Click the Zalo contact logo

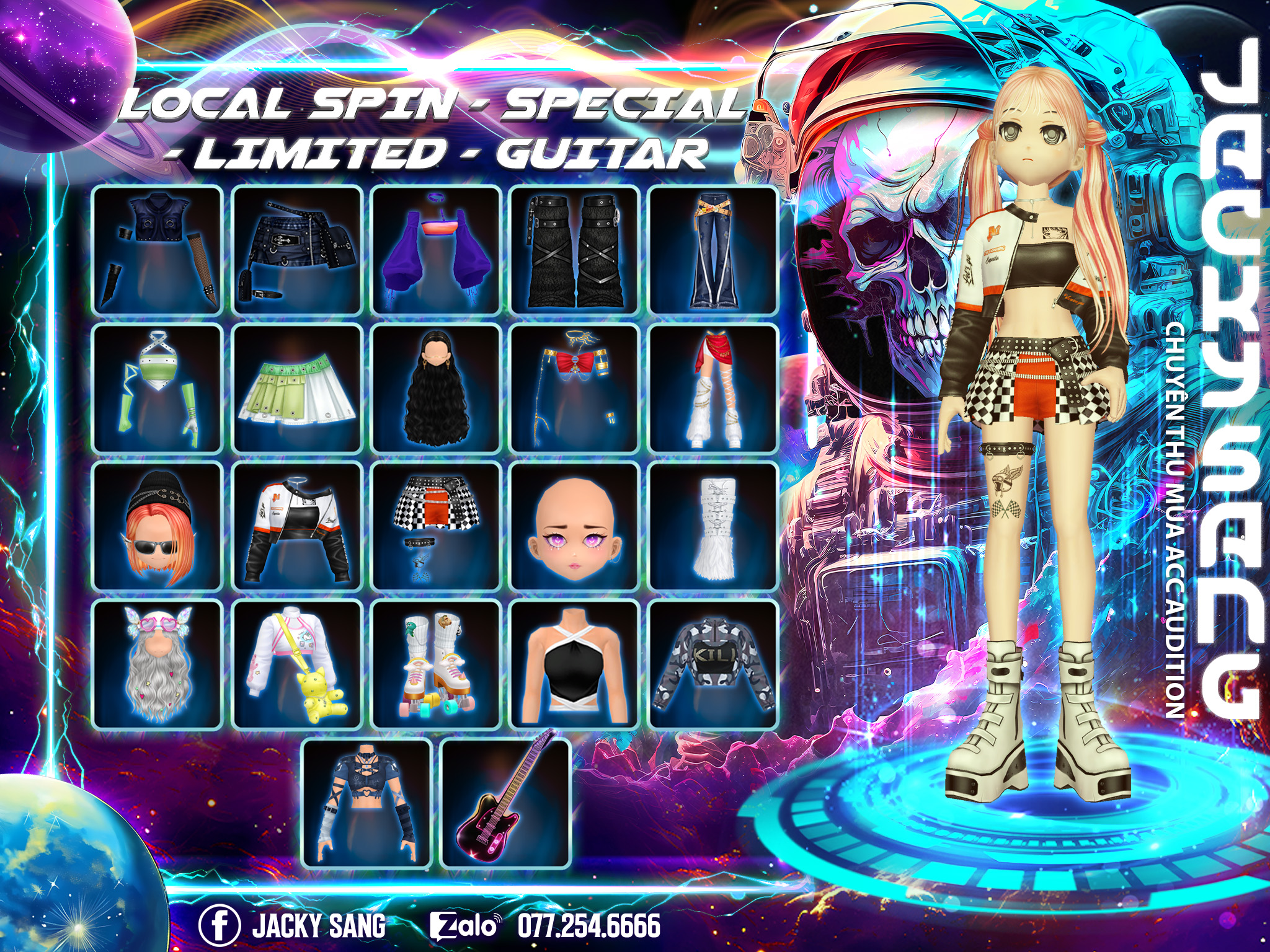tap(464, 926)
